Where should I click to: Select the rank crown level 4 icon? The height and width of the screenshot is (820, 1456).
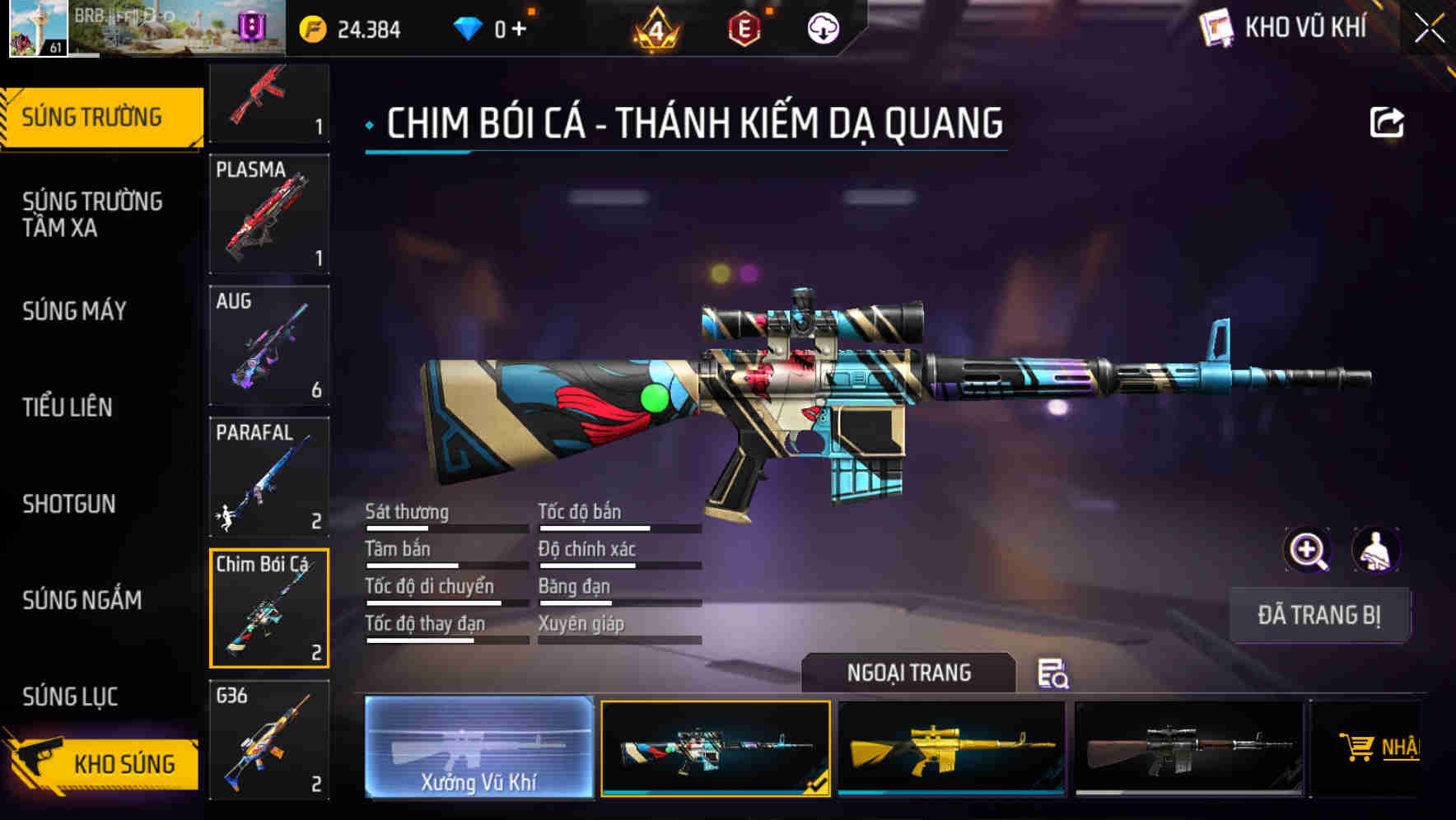653,29
